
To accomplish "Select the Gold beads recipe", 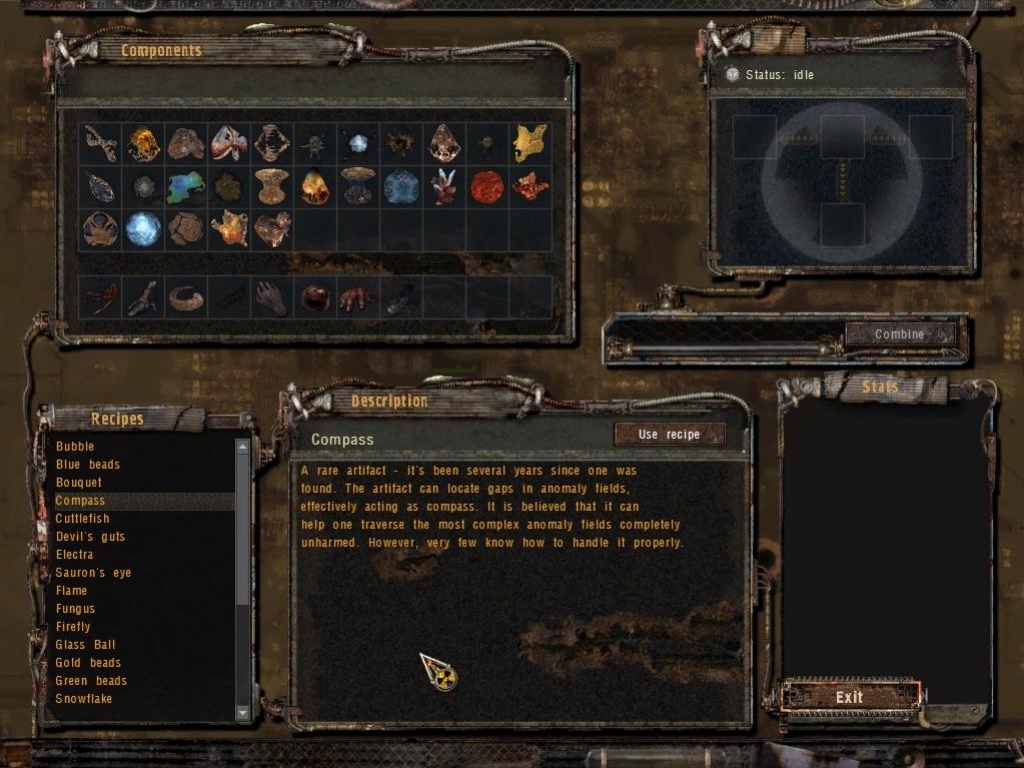I will (x=88, y=662).
